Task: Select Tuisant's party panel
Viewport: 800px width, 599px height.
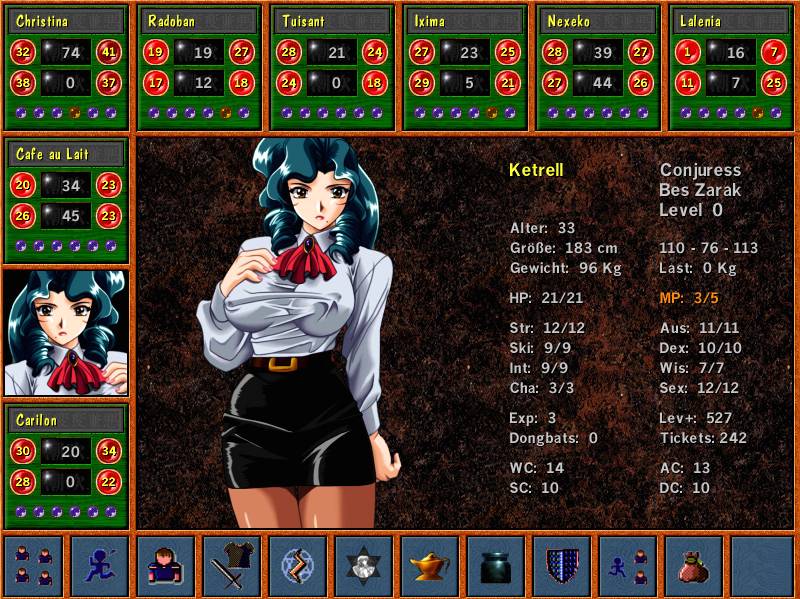Action: (x=332, y=67)
